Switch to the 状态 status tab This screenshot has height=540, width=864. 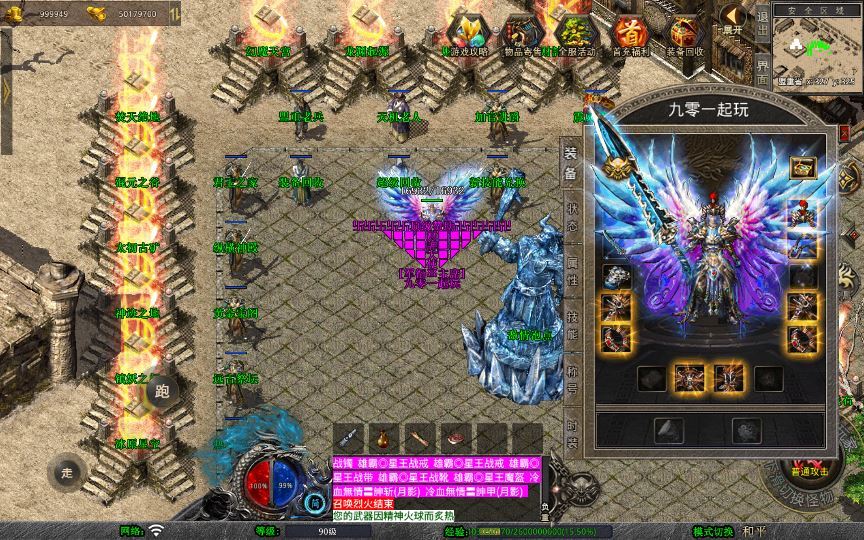(571, 213)
